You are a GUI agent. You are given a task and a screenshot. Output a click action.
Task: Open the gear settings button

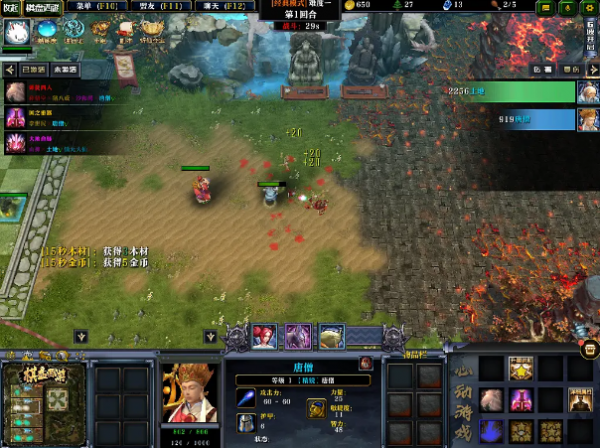592,7
